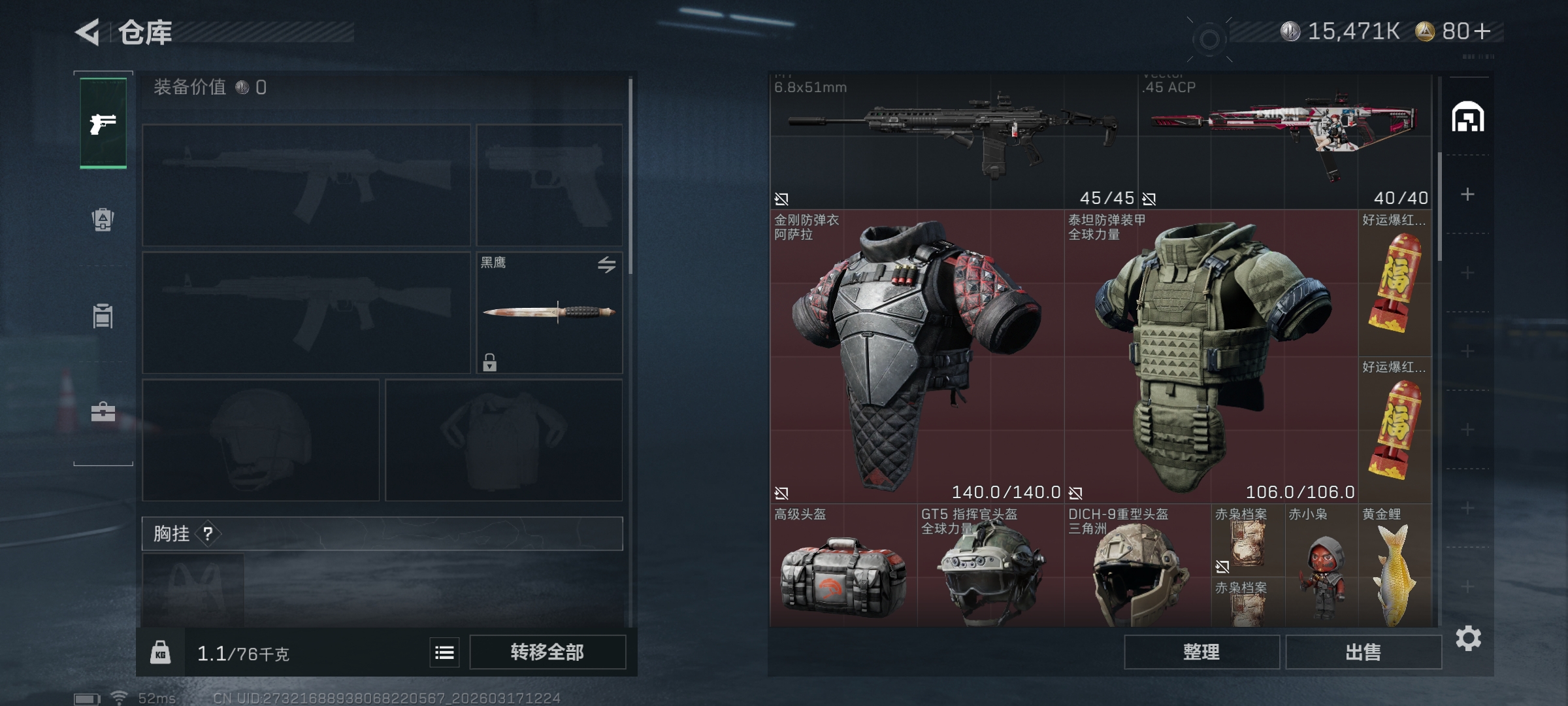This screenshot has height=706, width=1568.
Task: Select the 黑鹰 knife slot
Action: 549,312
